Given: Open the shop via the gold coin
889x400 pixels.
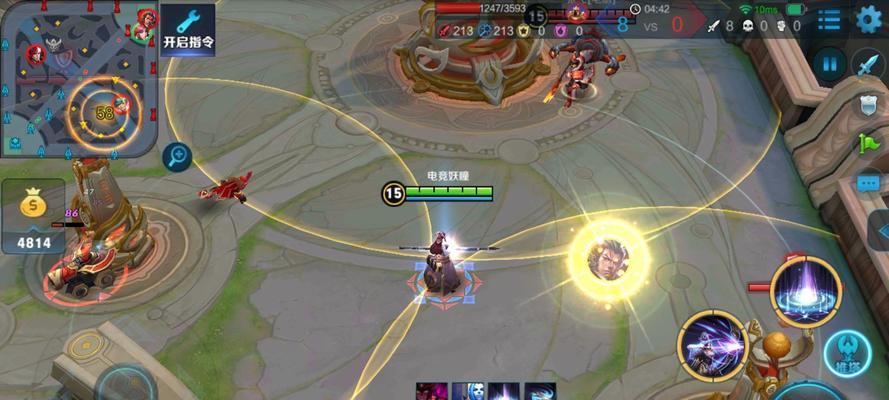Looking at the screenshot, I should click(33, 214).
